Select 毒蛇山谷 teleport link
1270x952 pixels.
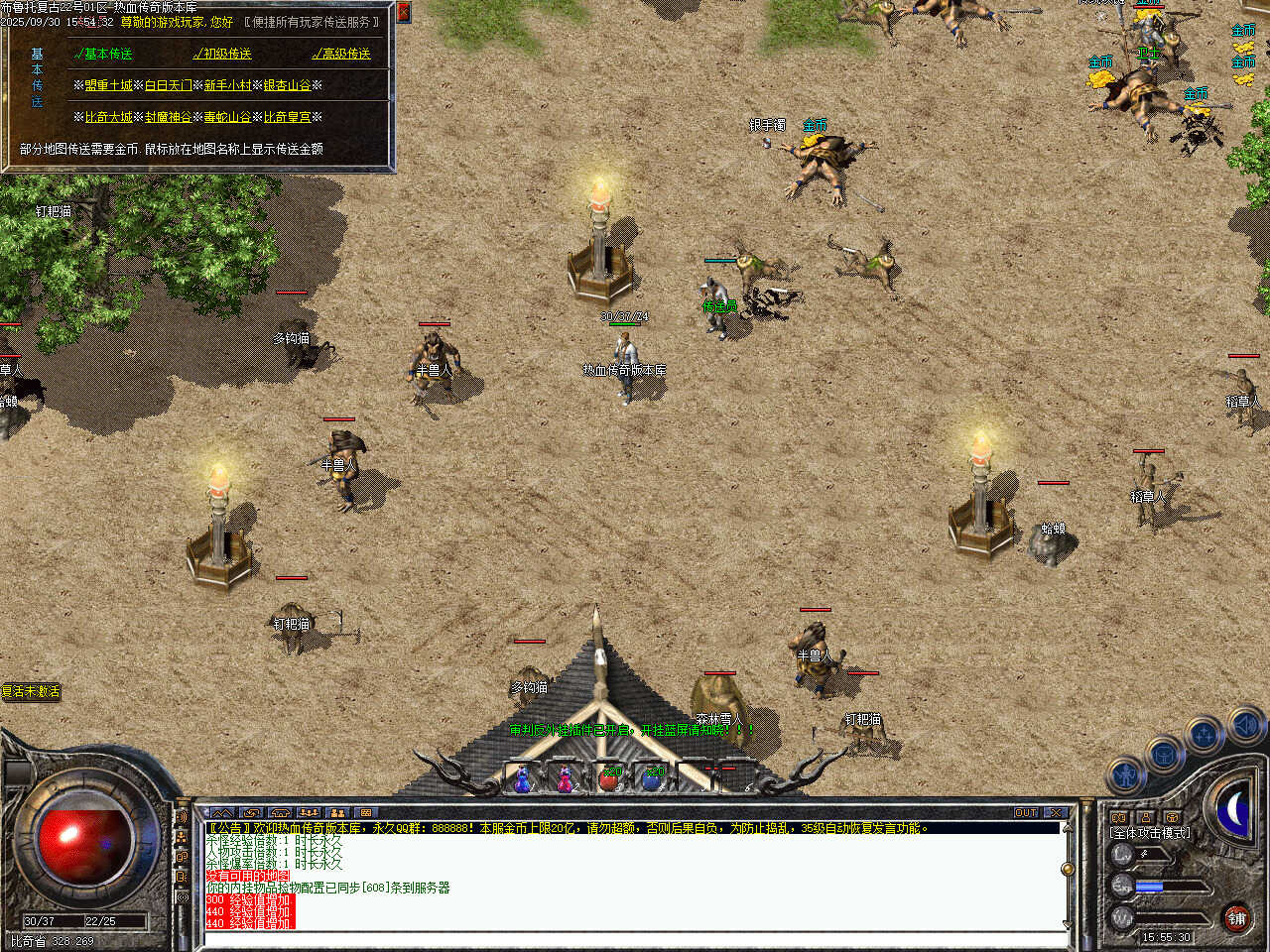(x=228, y=117)
